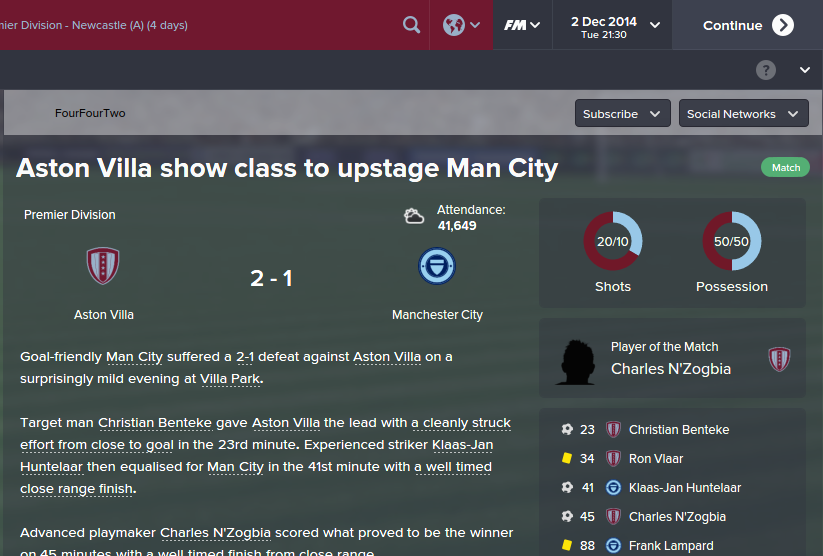Open Aston Villa club badge
823x556 pixels.
tap(104, 266)
